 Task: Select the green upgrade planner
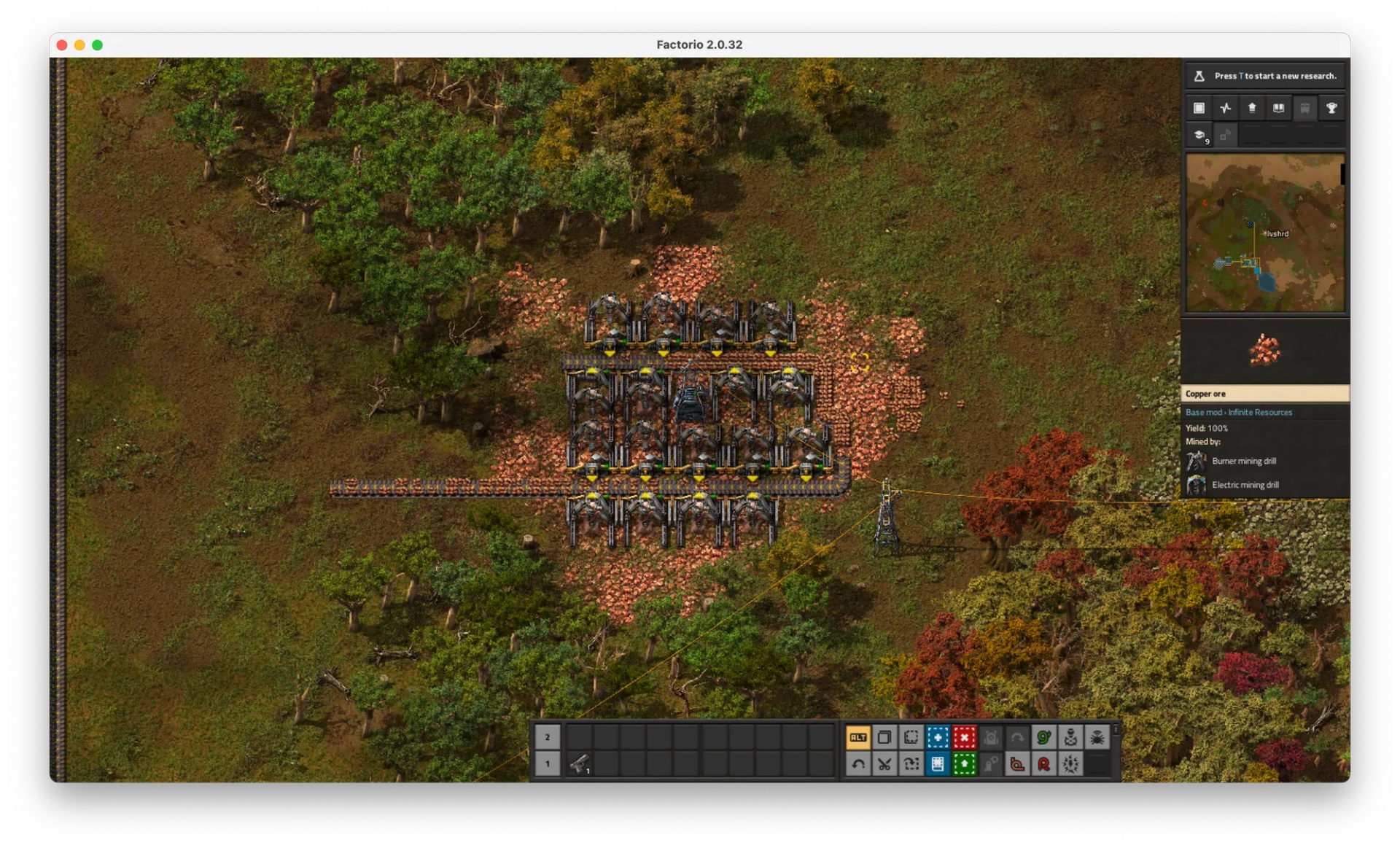point(964,763)
